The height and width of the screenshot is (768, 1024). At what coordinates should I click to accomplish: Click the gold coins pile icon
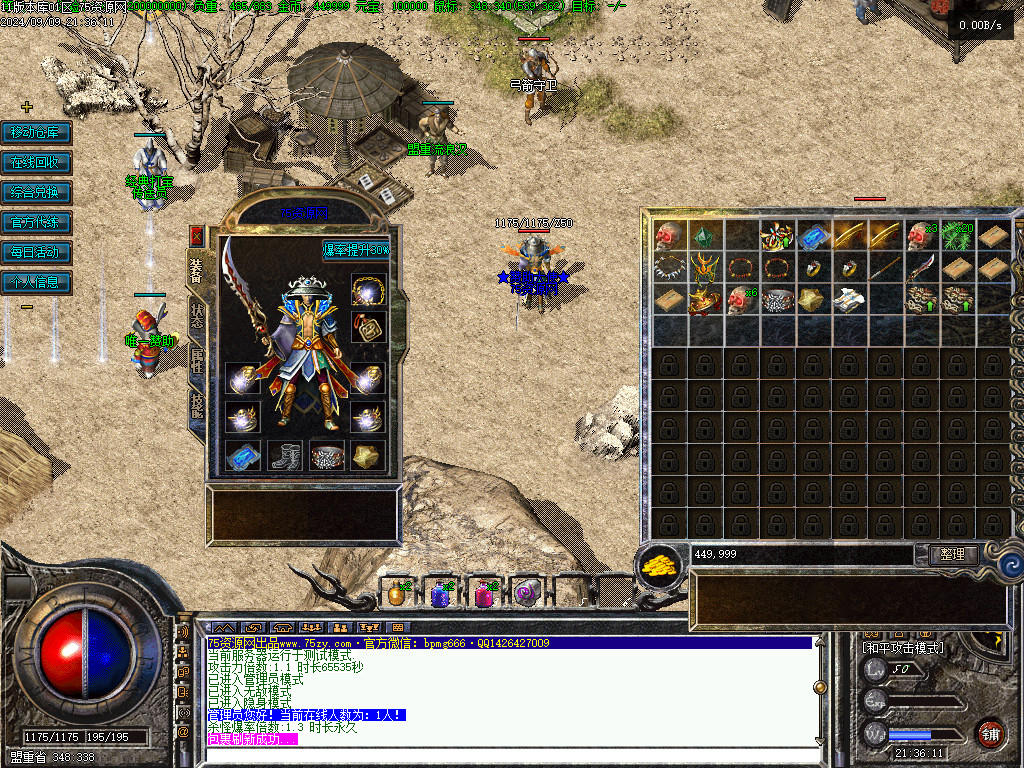tap(660, 564)
